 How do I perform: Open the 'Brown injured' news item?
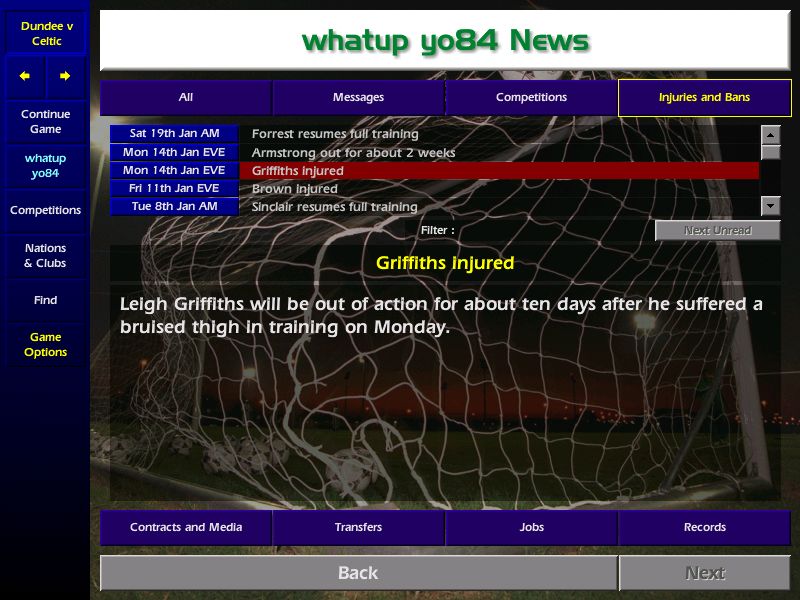295,189
